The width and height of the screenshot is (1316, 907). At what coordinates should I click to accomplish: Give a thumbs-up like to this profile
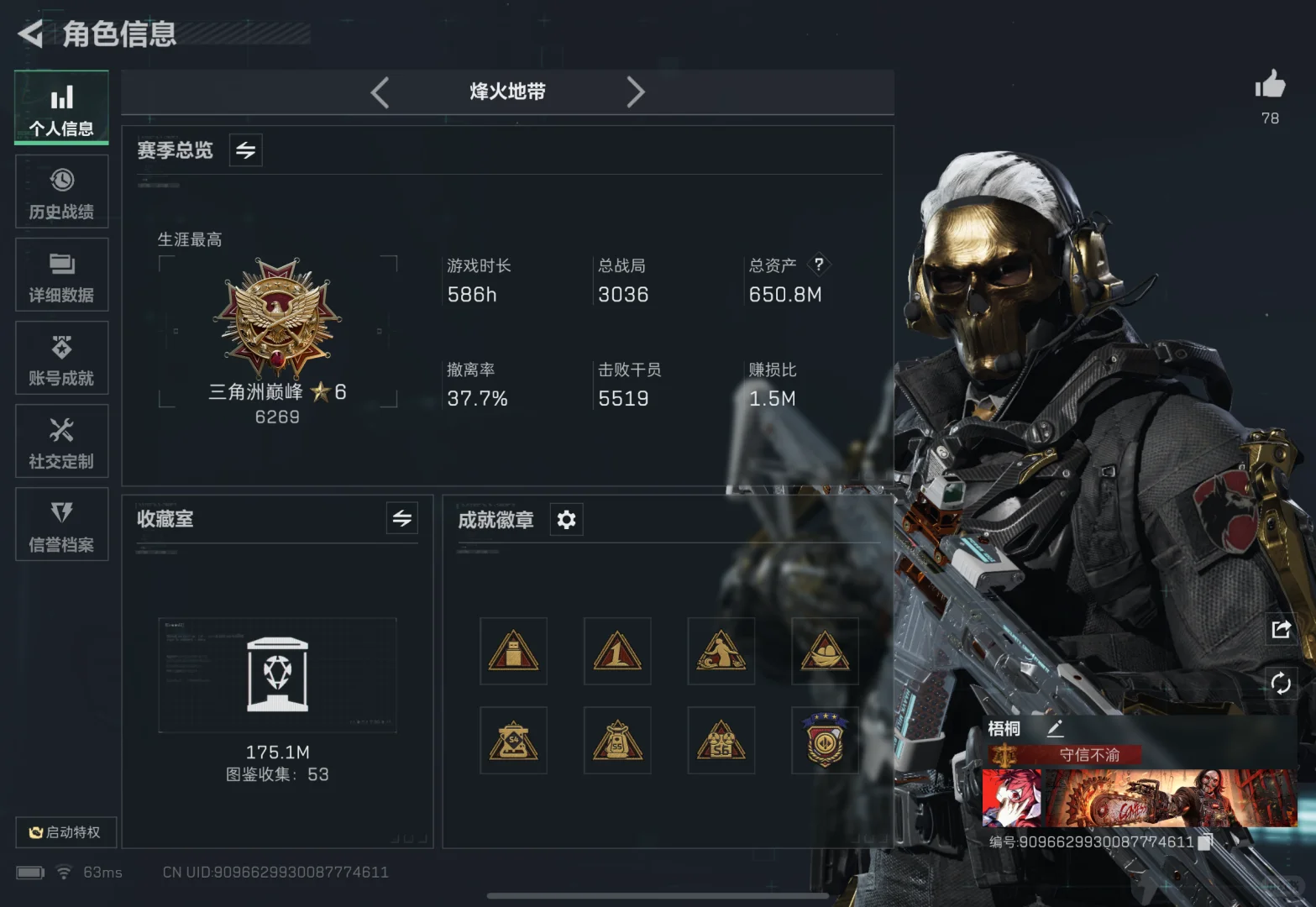pyautogui.click(x=1270, y=86)
